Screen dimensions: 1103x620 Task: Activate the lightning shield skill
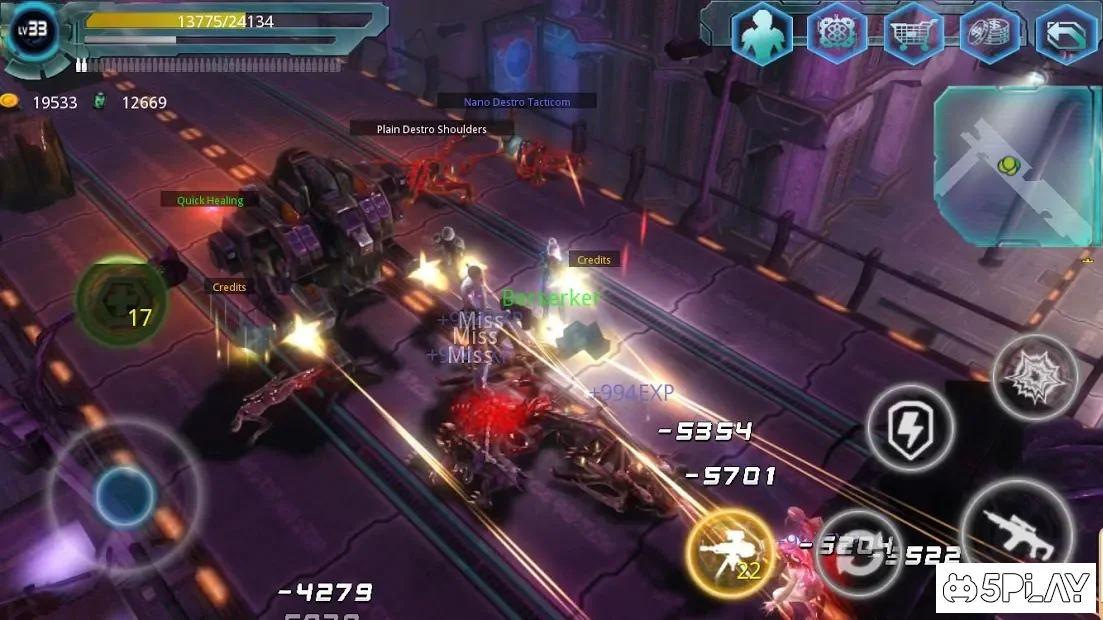(910, 429)
